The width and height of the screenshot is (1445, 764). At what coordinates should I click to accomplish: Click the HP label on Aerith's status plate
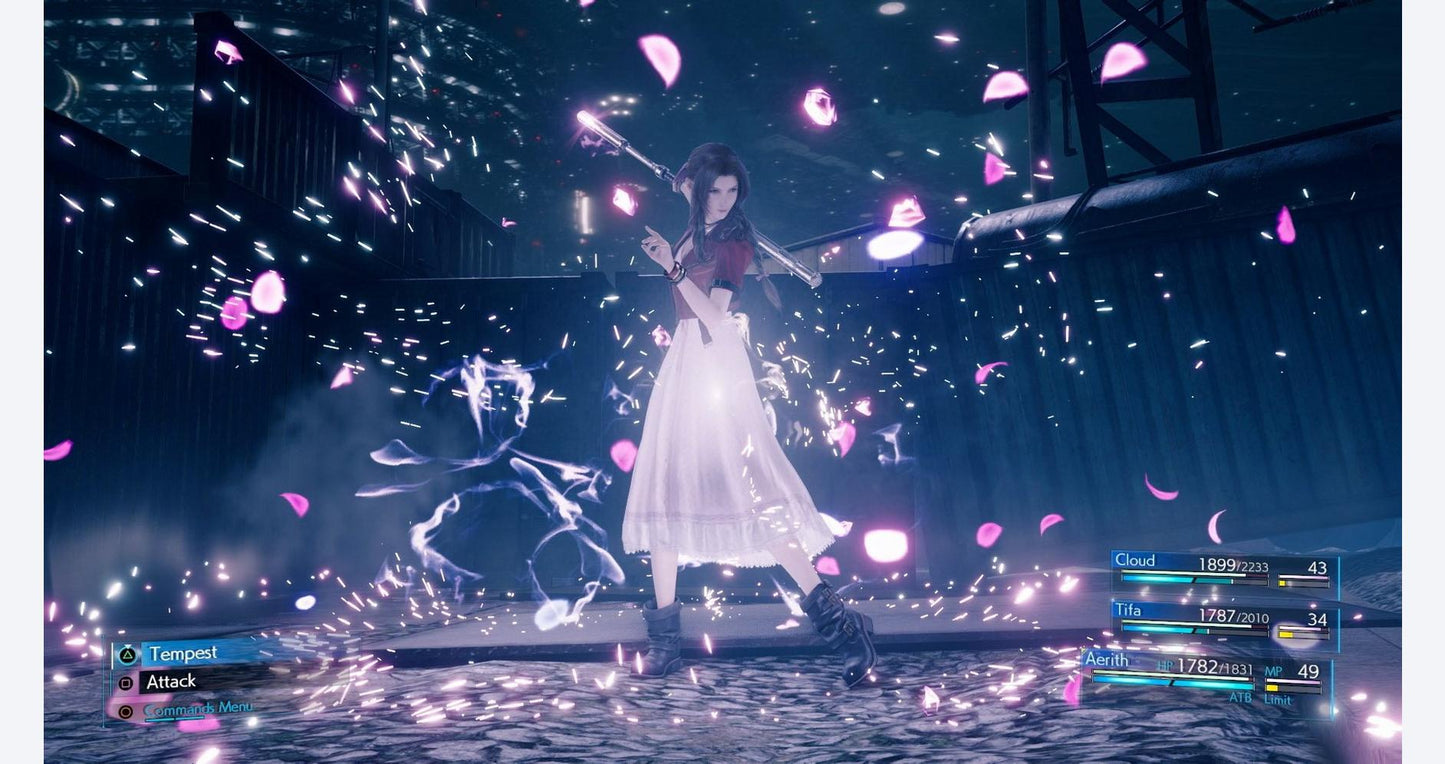(1164, 666)
